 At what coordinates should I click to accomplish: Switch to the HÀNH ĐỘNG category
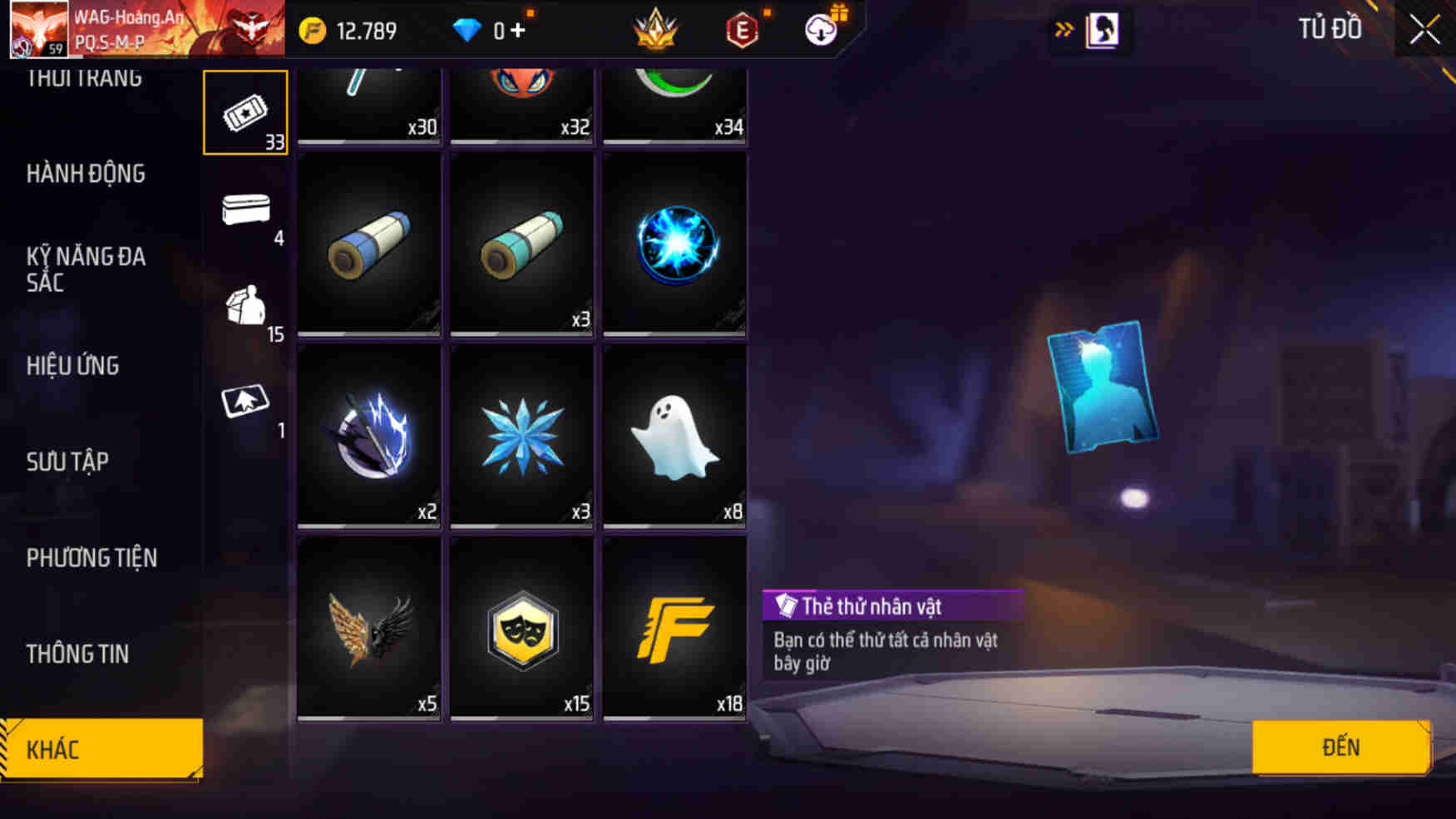(86, 174)
